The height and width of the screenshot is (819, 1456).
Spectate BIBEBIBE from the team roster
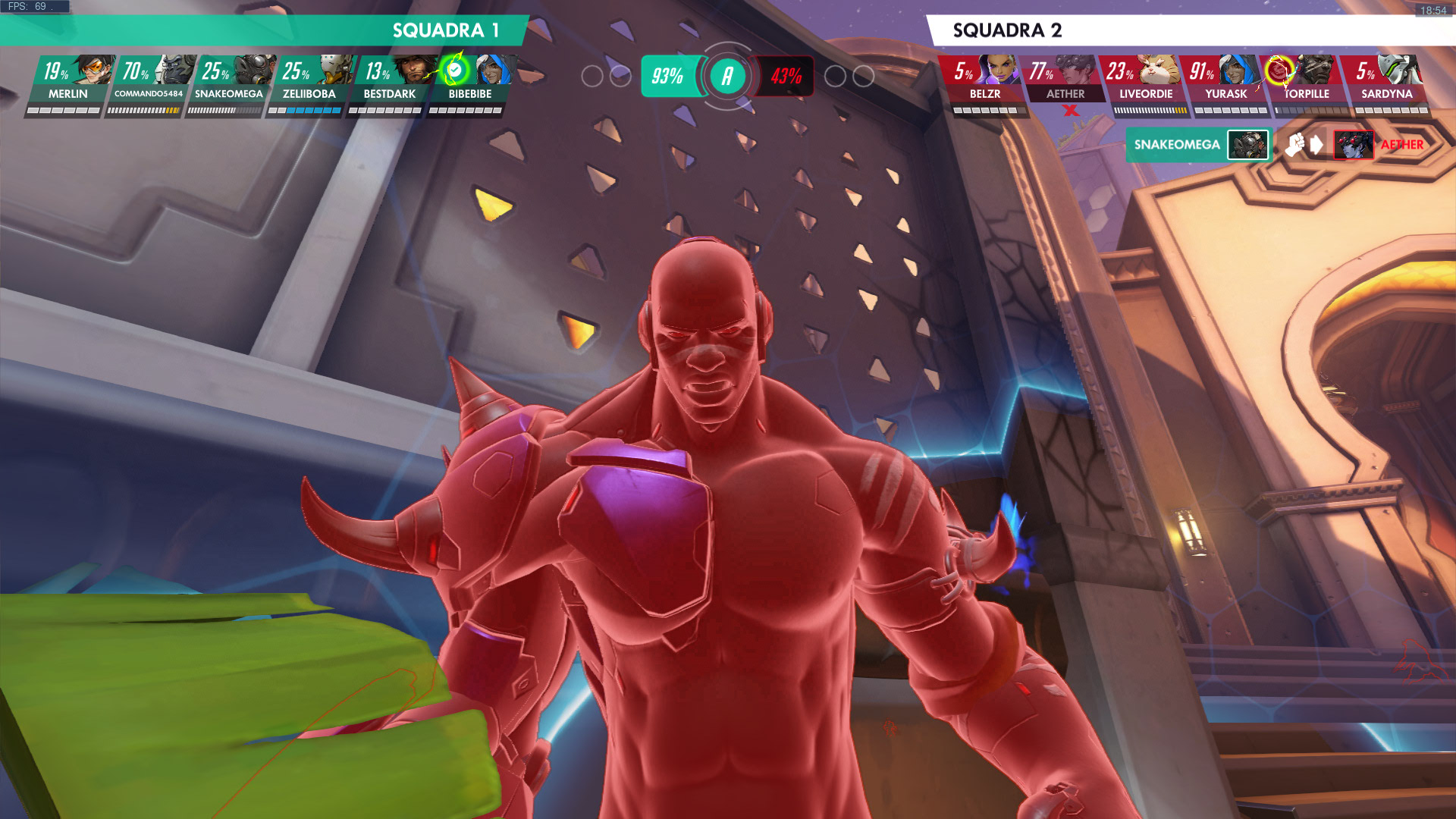(x=470, y=82)
